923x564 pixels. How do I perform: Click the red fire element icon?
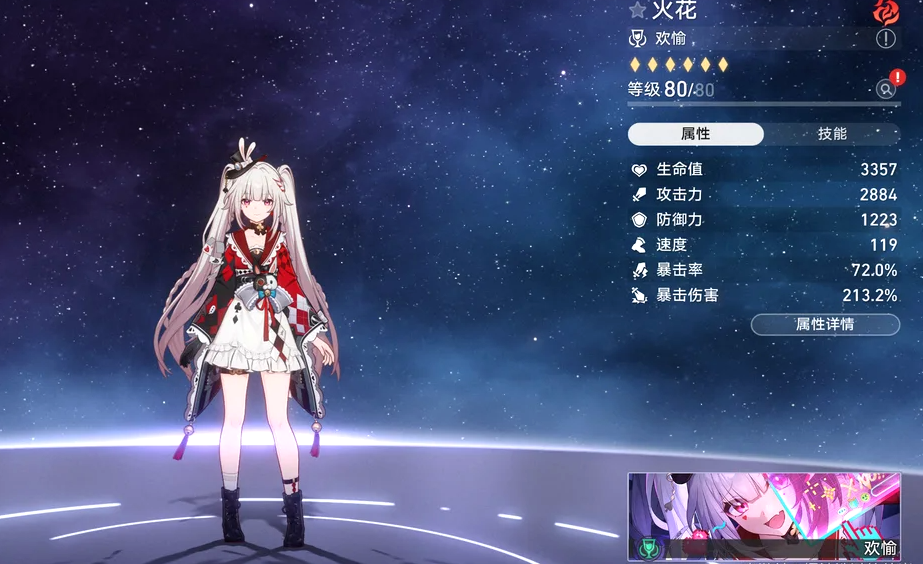886,11
